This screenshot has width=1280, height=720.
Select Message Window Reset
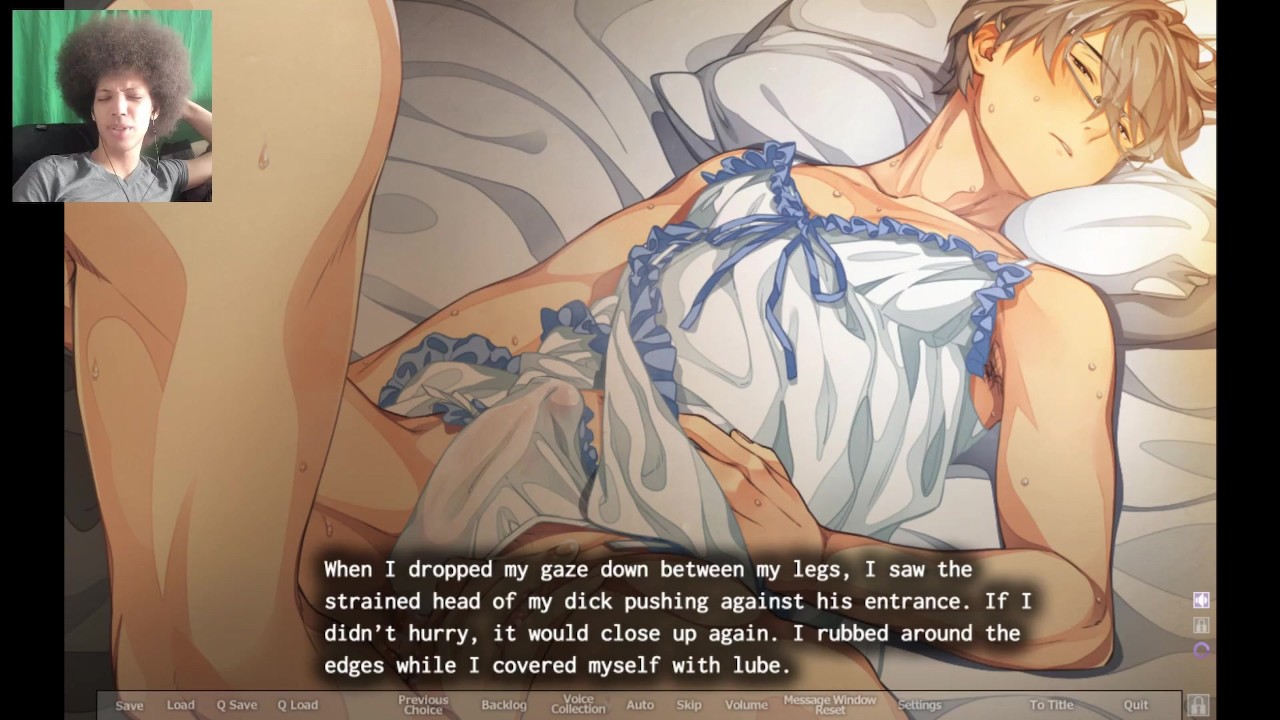(830, 705)
